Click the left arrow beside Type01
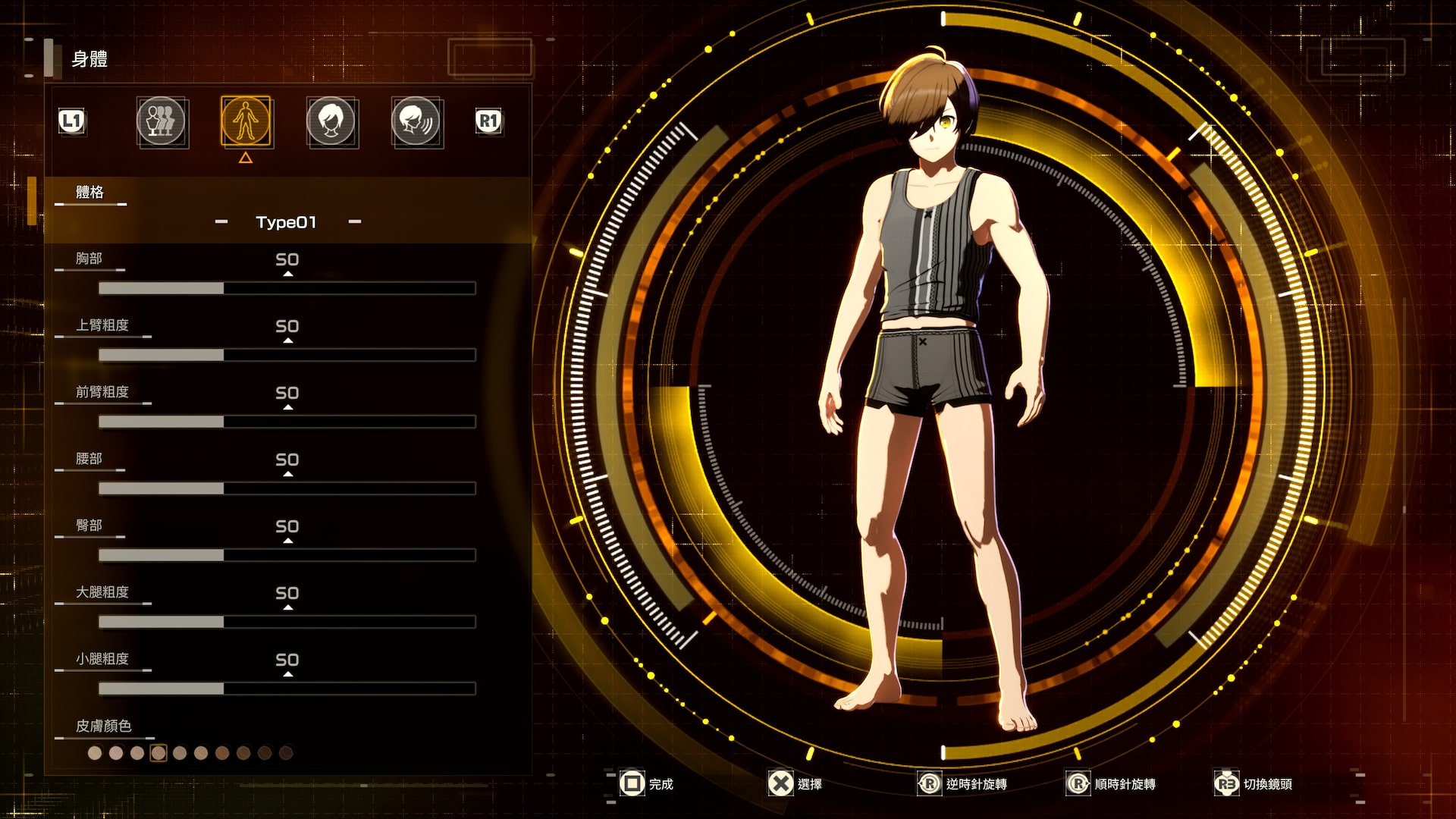 221,222
